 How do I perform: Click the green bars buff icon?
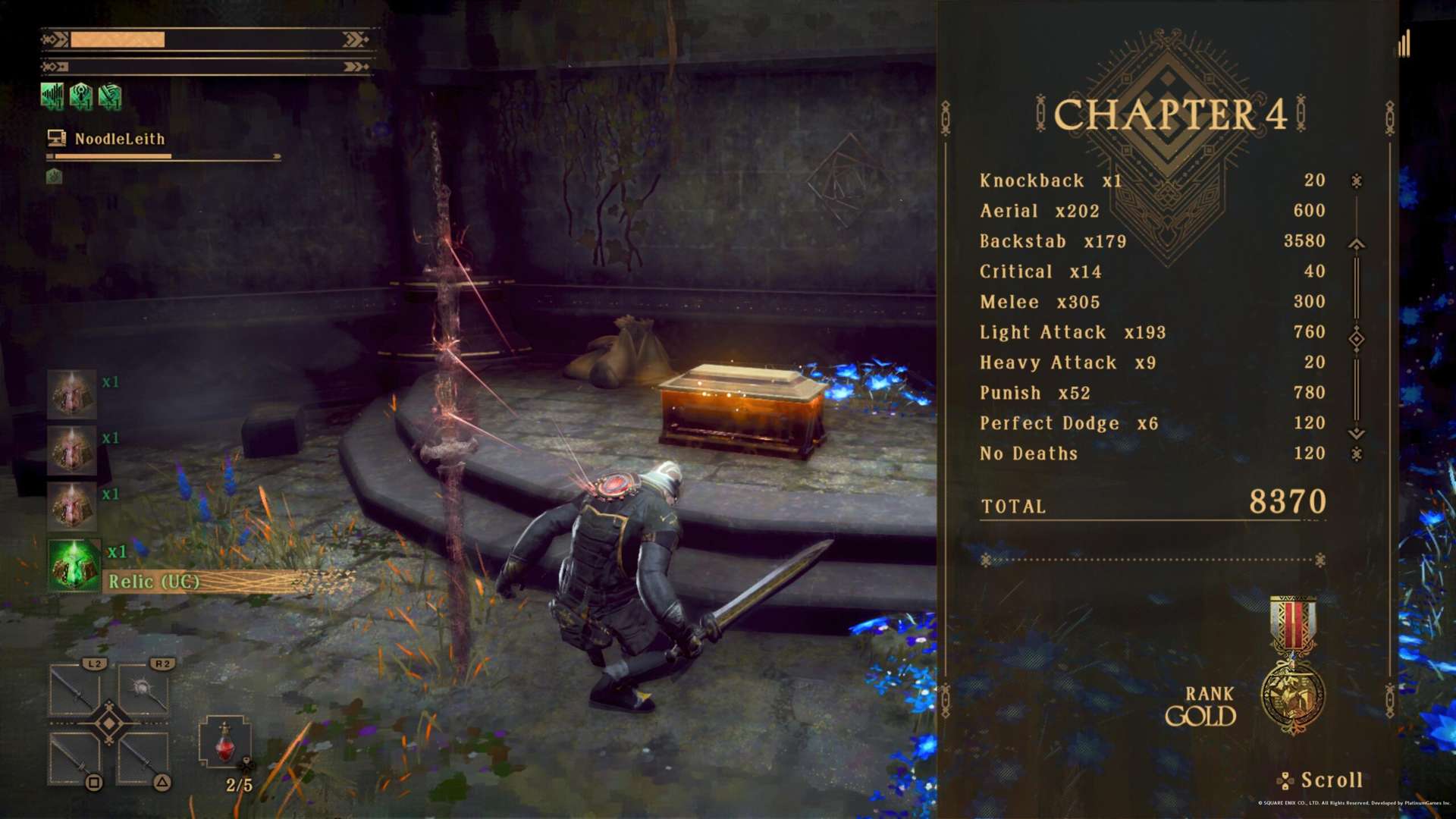coord(52,96)
